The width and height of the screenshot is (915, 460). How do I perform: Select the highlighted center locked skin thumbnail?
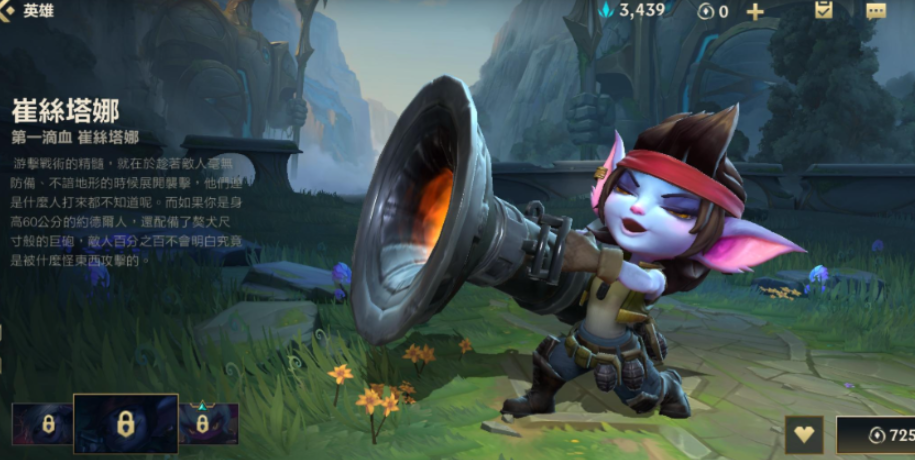click(125, 424)
